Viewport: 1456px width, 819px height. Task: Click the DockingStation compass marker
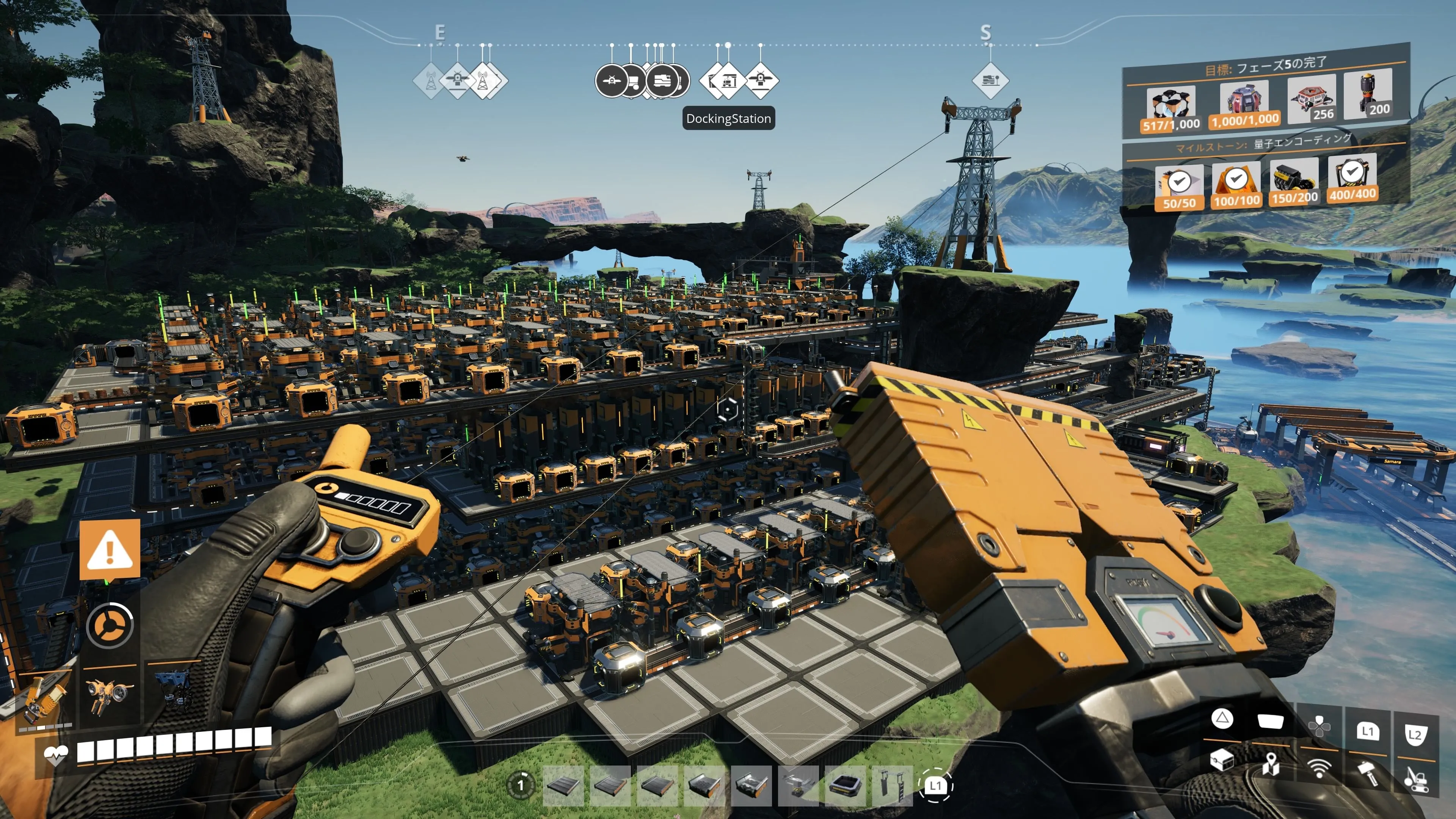point(728,81)
